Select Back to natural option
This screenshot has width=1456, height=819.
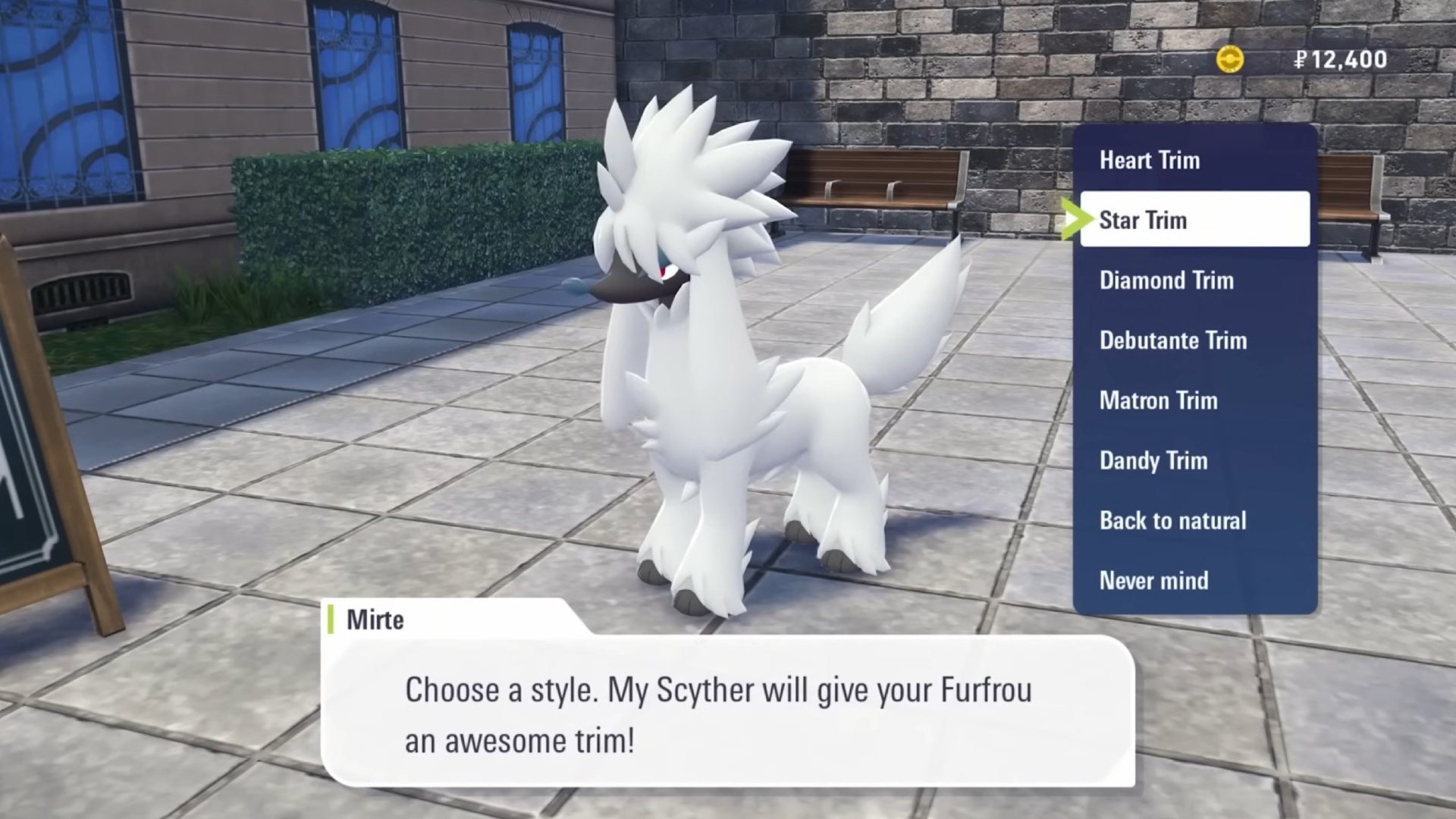(1172, 520)
